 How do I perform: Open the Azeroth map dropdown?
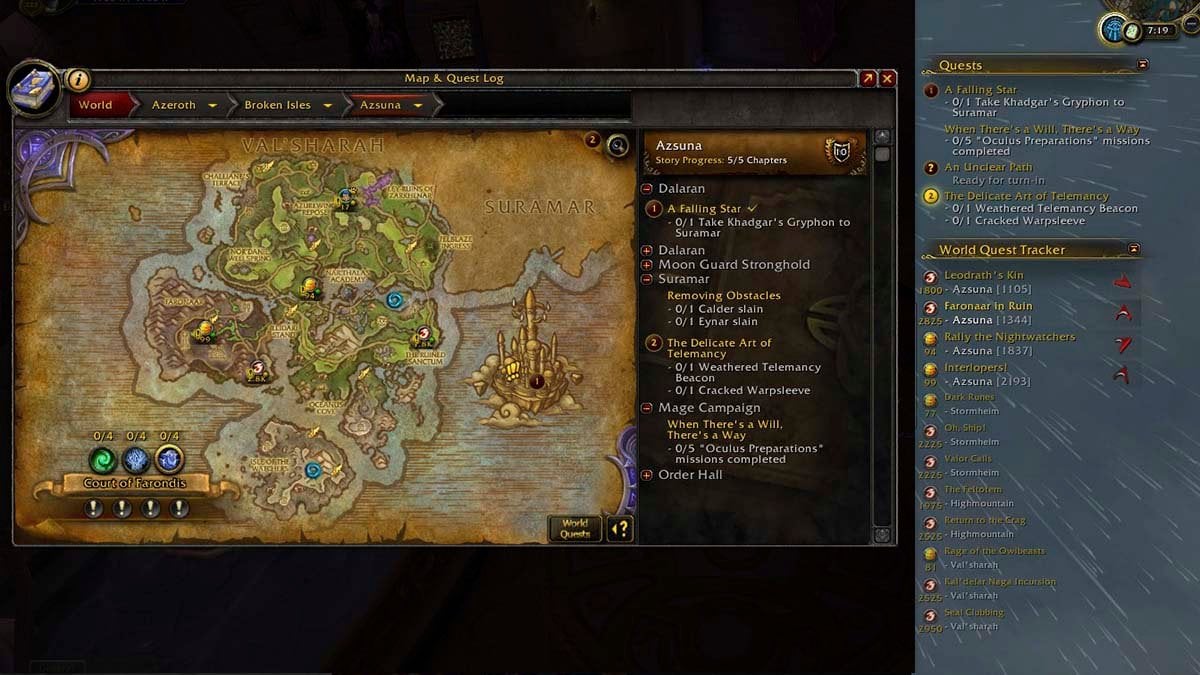pos(212,105)
